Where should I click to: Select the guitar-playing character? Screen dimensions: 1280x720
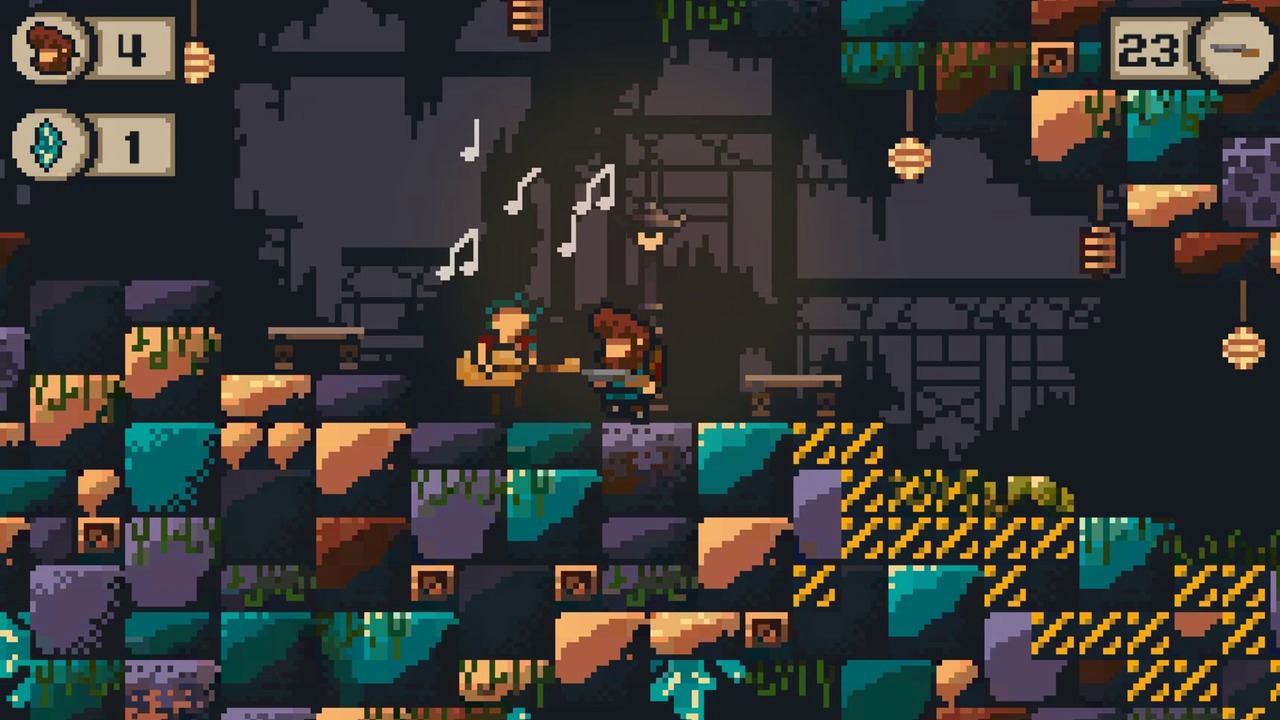[x=505, y=350]
